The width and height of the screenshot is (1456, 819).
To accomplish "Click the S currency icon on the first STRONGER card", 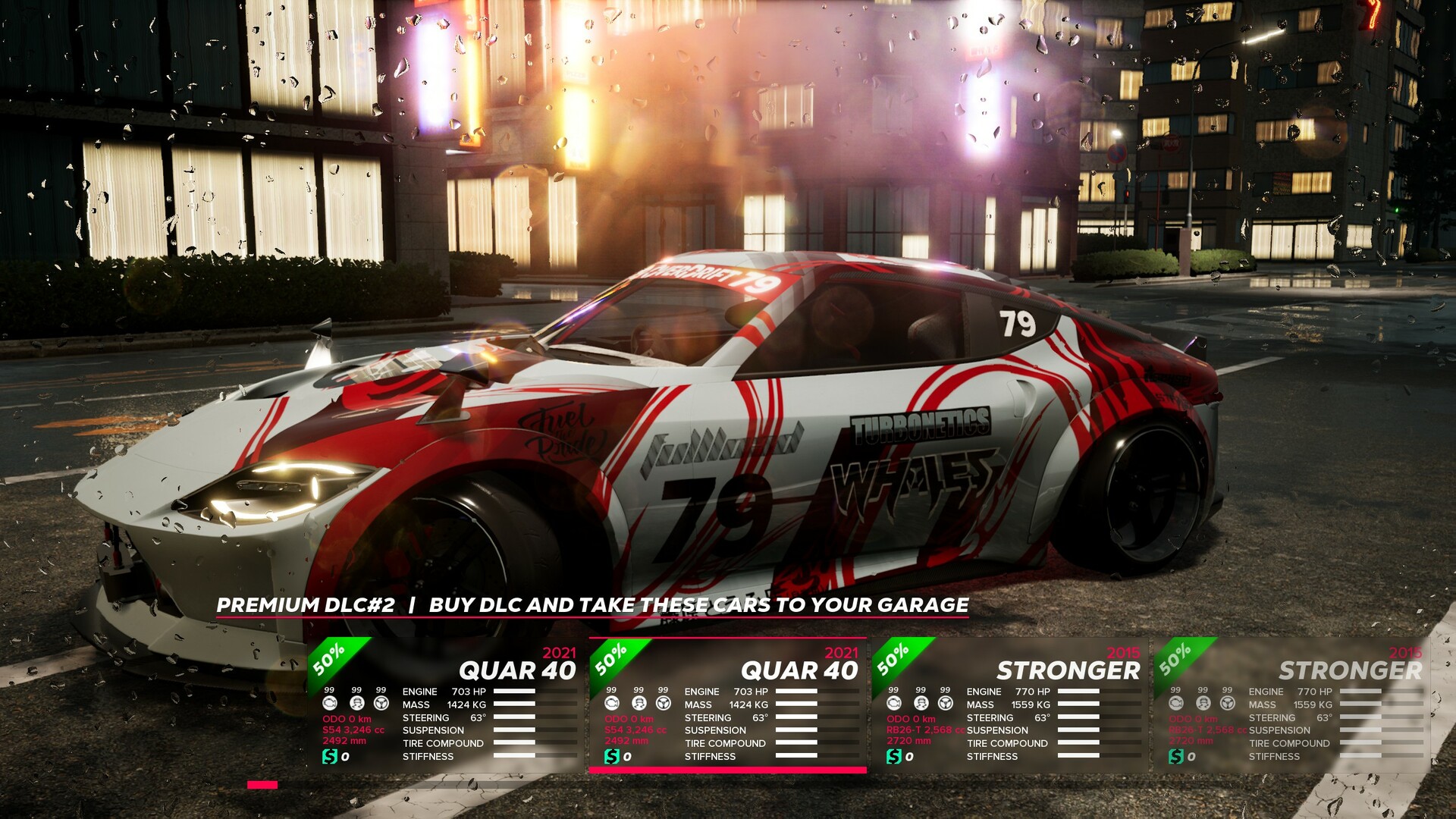I will [894, 756].
